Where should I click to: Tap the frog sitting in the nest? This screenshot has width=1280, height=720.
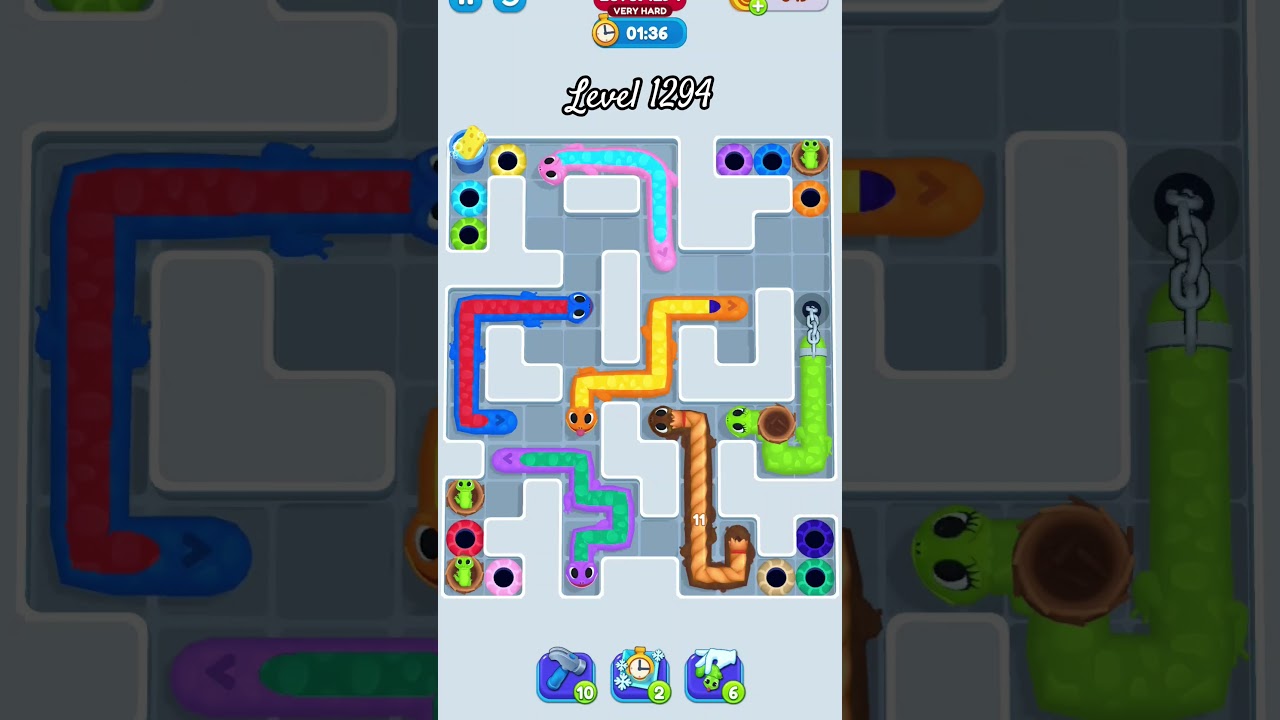(810, 157)
